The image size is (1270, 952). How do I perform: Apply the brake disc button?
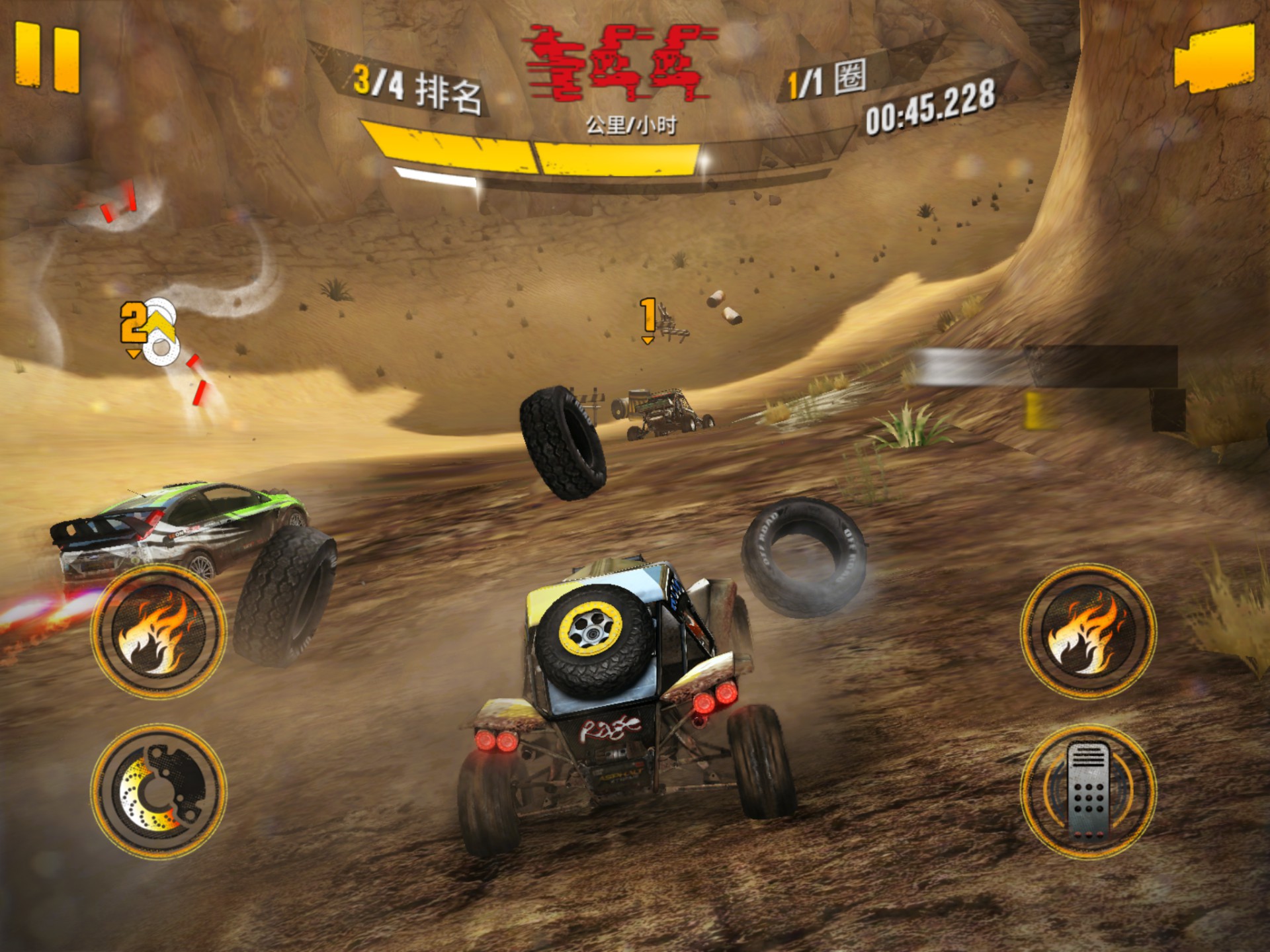click(x=159, y=791)
